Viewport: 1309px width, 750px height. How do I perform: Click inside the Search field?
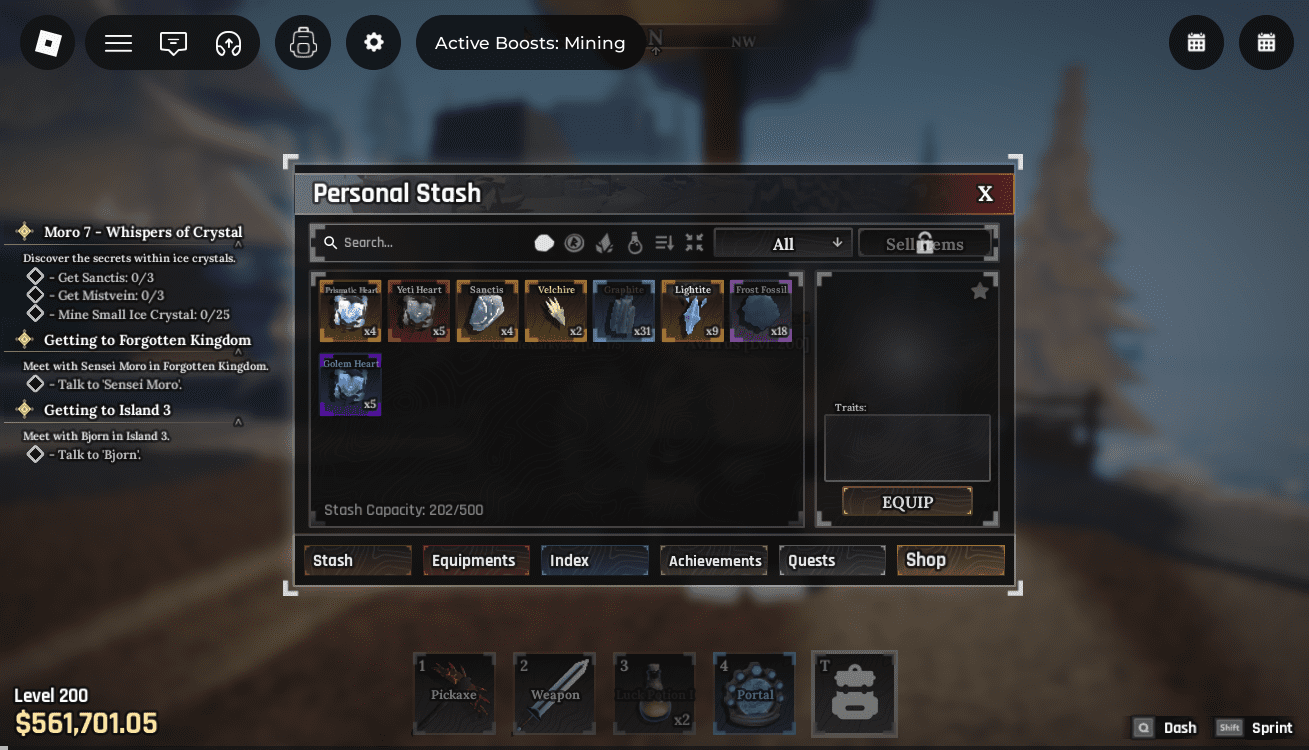tap(420, 242)
